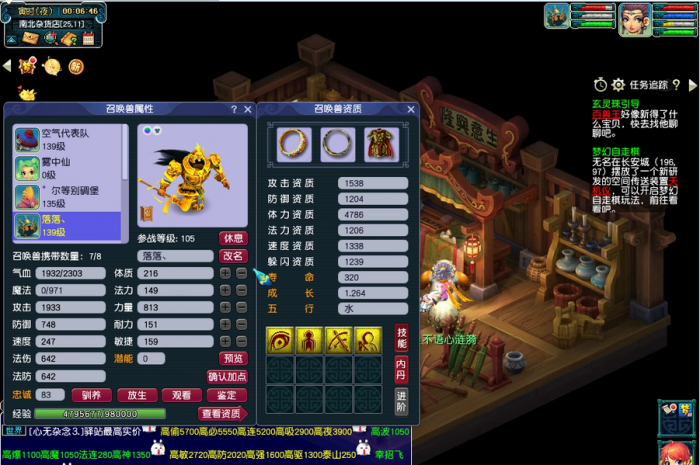Close the 召唤兽属性 window
This screenshot has height=465, width=700.
click(246, 109)
